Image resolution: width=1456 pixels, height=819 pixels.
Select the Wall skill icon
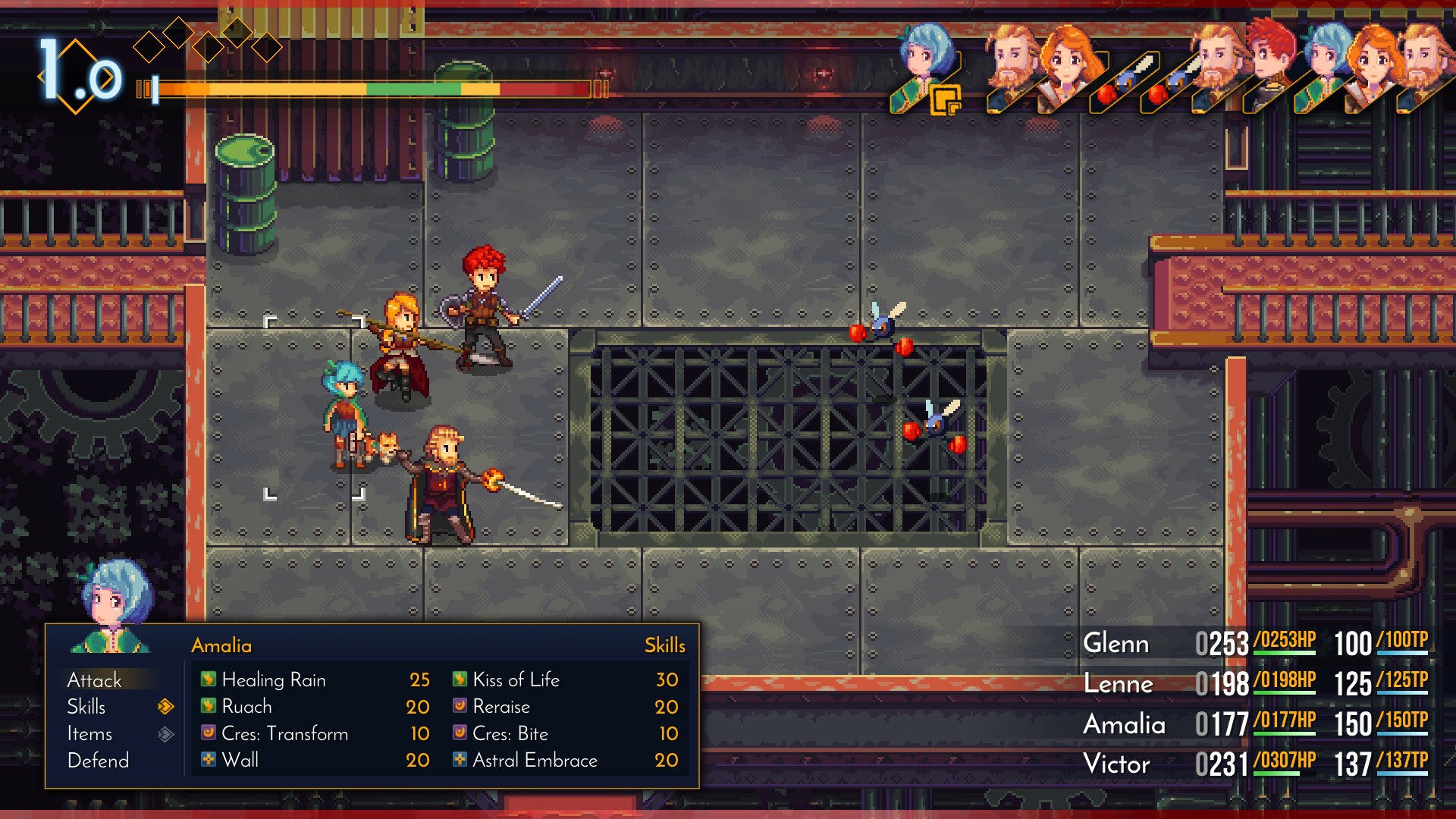click(x=209, y=760)
